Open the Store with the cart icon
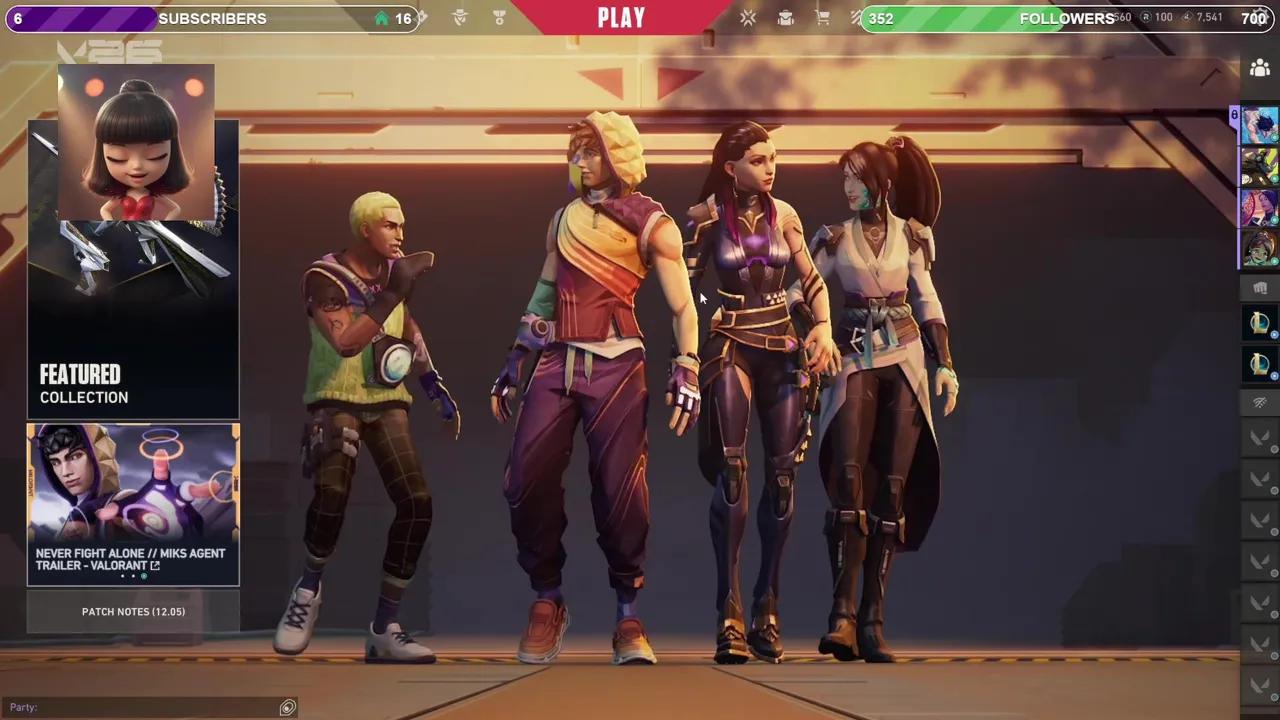The image size is (1280, 720). pos(822,18)
